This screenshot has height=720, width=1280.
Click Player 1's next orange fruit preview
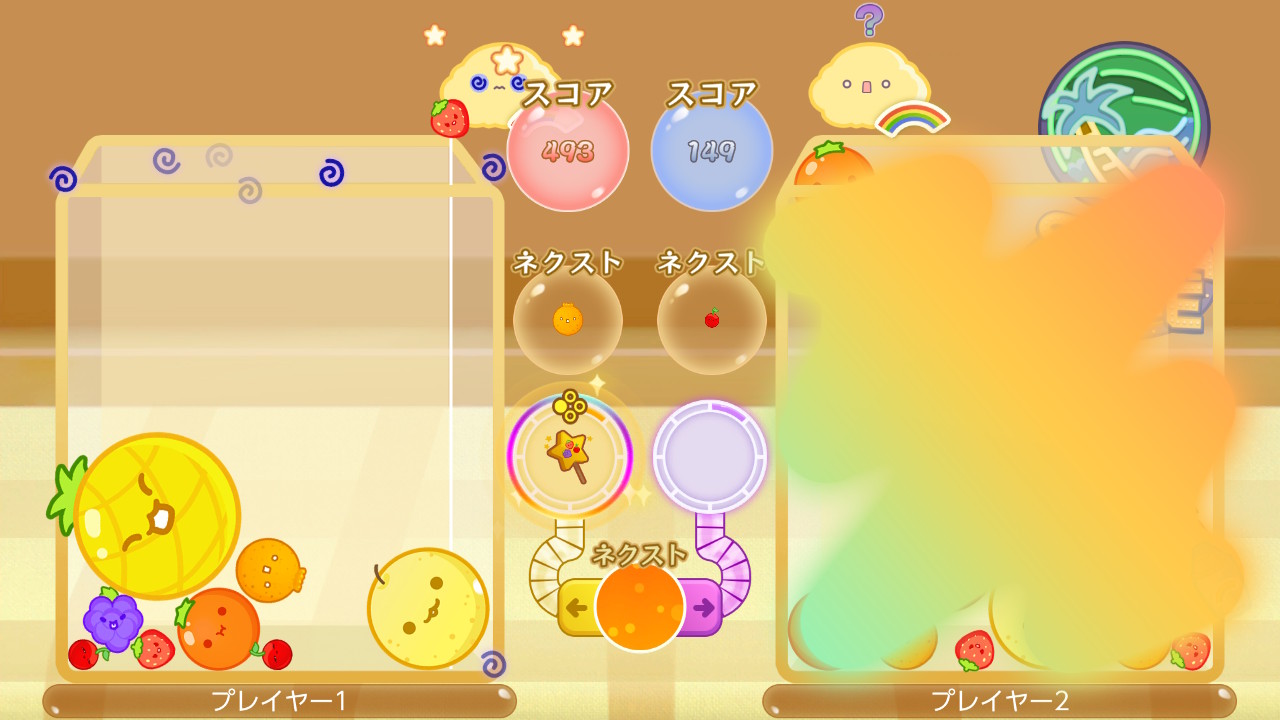coord(567,318)
